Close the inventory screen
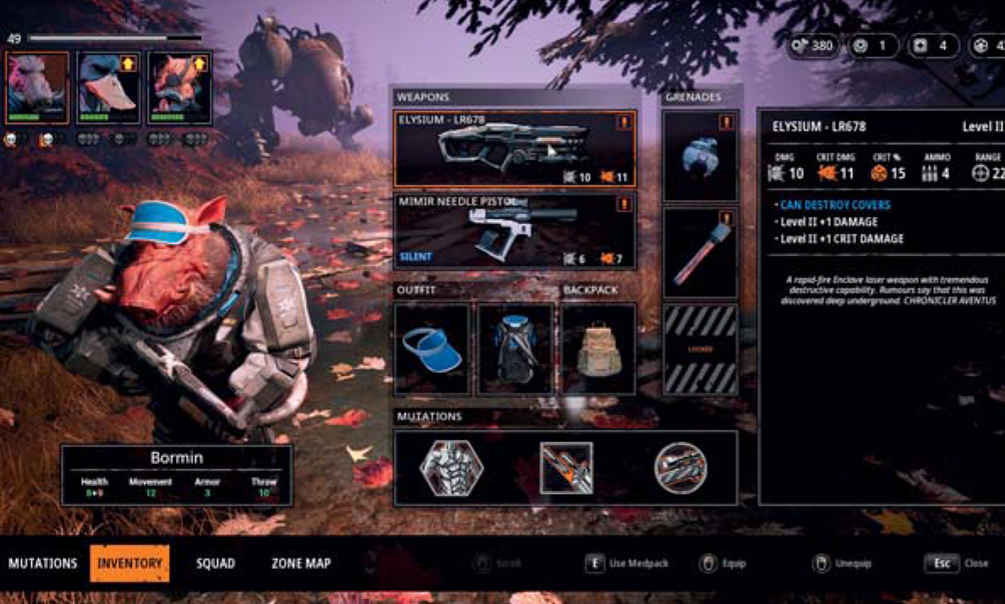The width and height of the screenshot is (1005, 604). point(955,564)
